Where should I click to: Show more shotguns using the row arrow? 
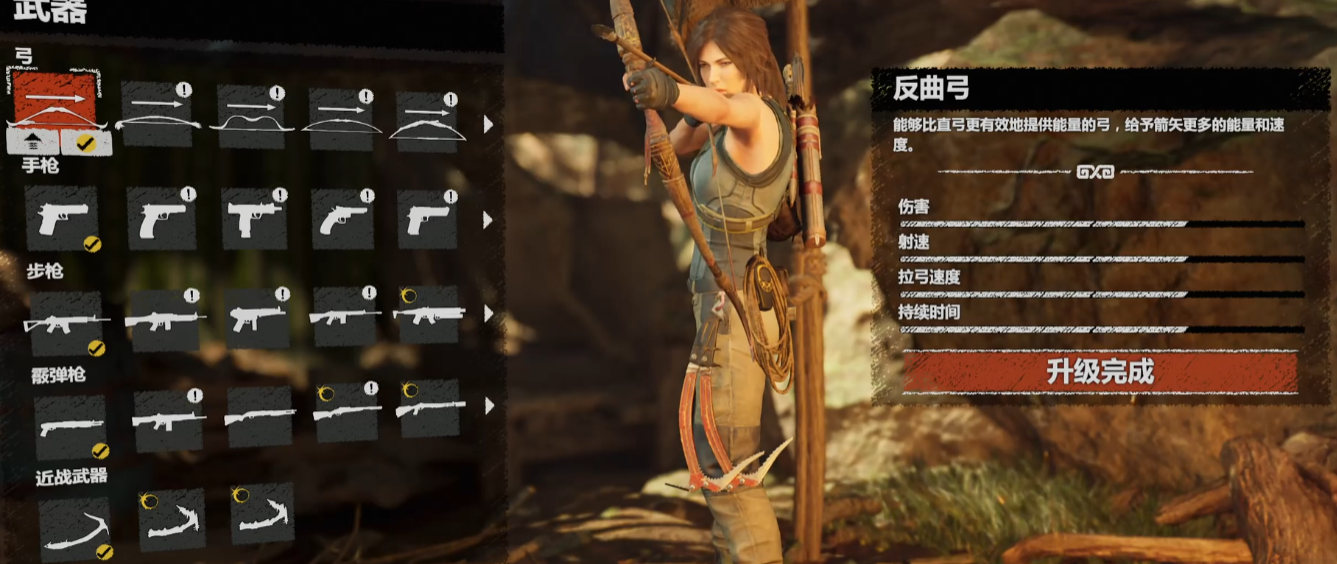[489, 406]
